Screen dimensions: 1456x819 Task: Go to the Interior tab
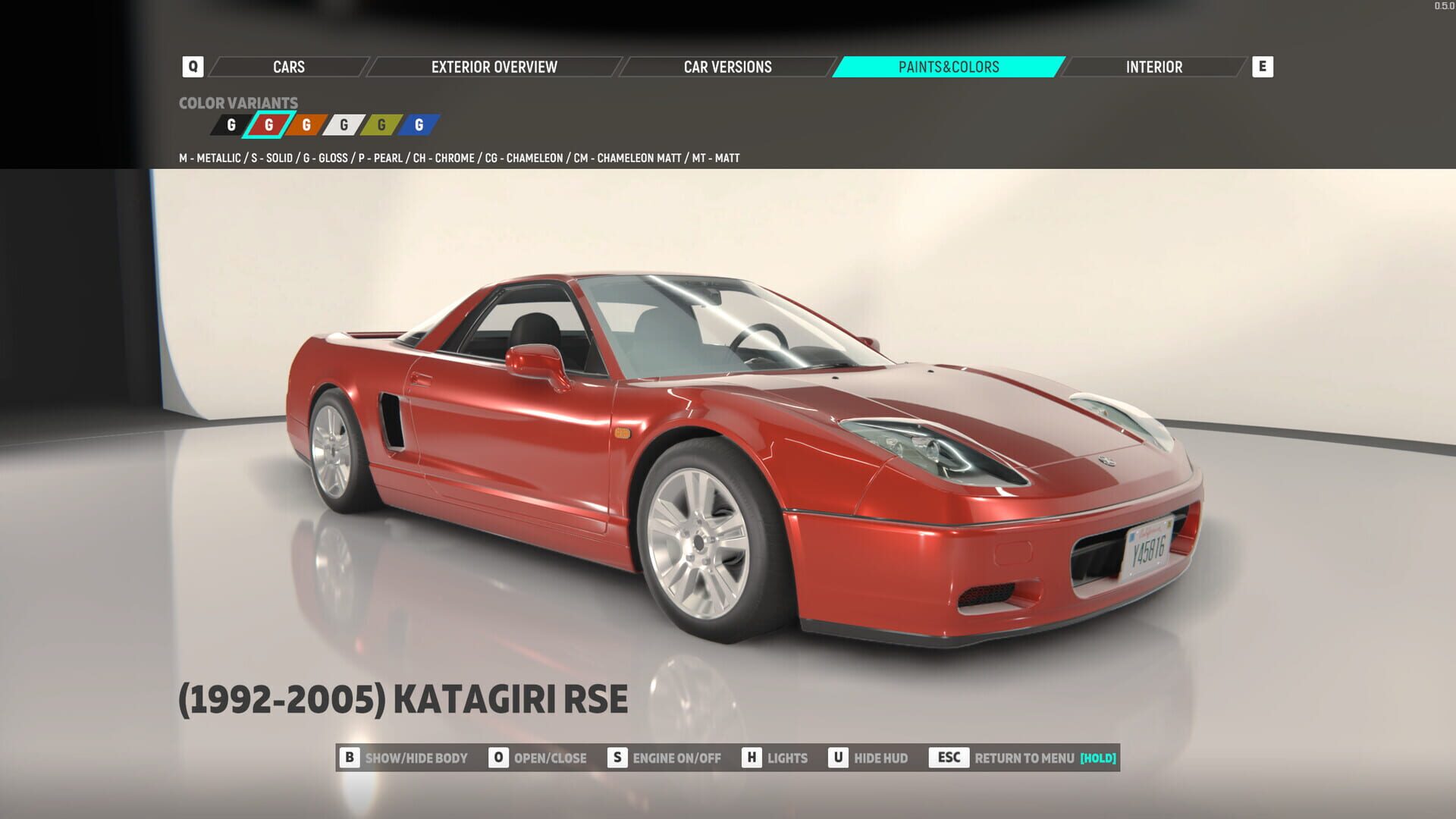point(1153,67)
